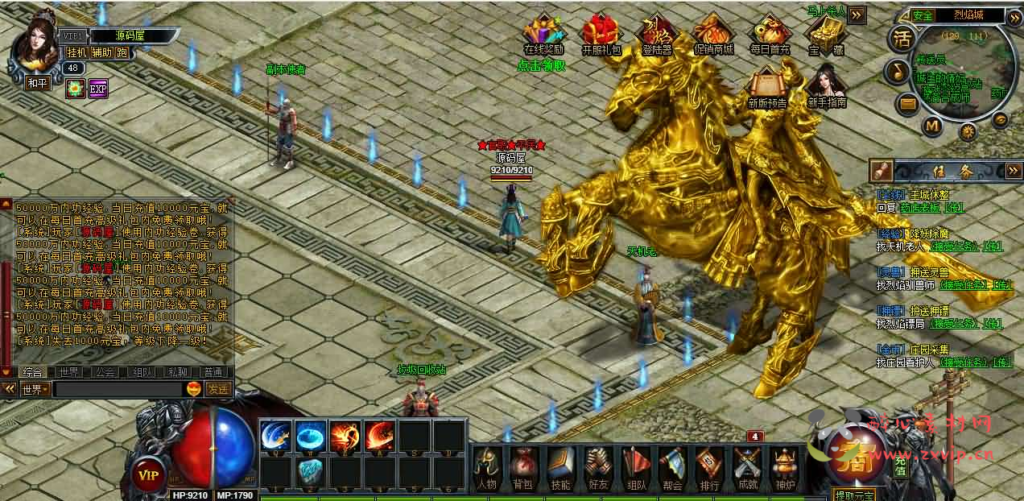Click the round M button under minimap

coord(932,126)
